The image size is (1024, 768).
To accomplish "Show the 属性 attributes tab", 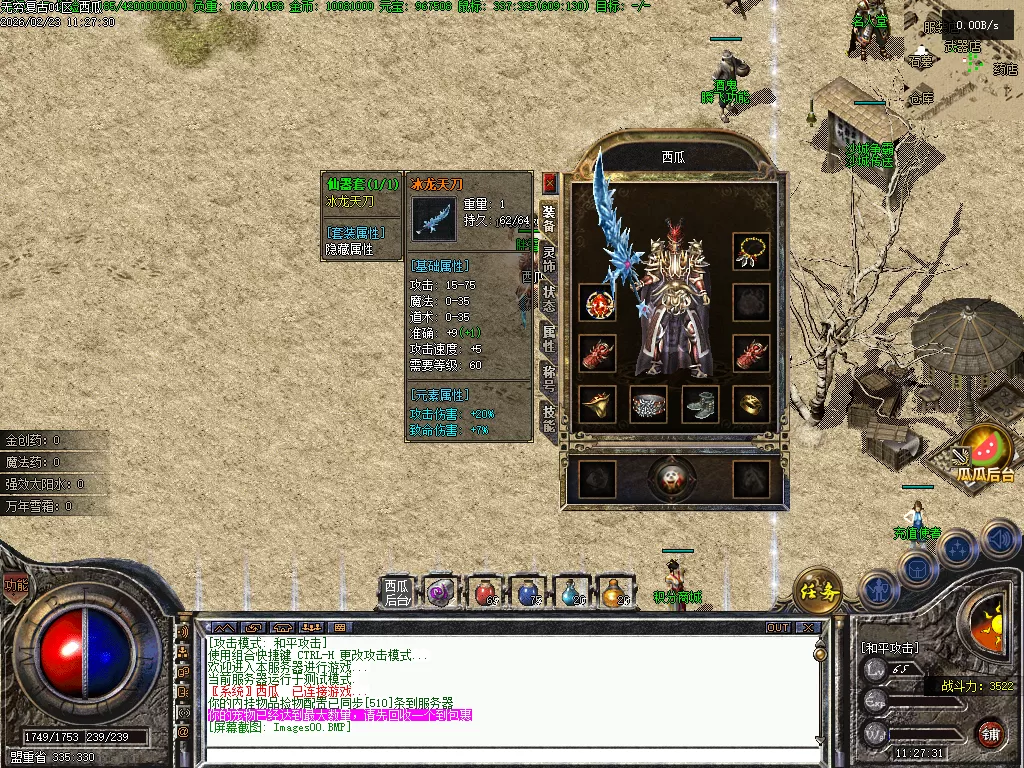I will coord(549,338).
